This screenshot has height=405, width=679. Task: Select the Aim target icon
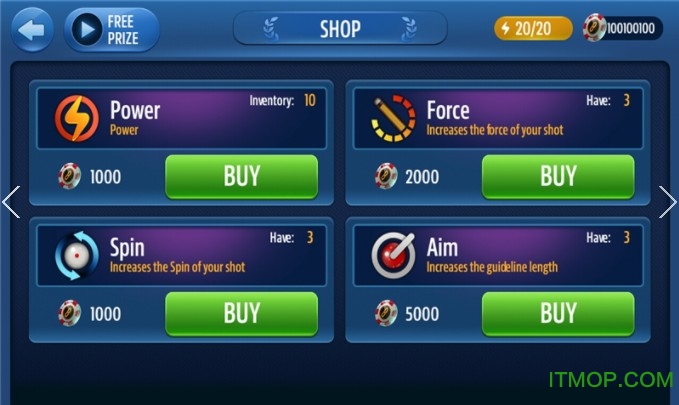pyautogui.click(x=393, y=254)
